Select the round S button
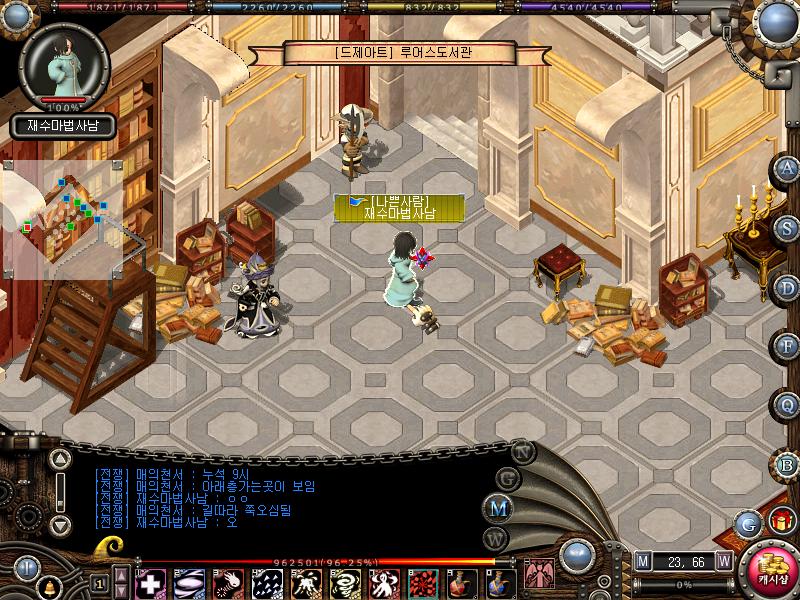The height and width of the screenshot is (600, 800). coord(788,227)
